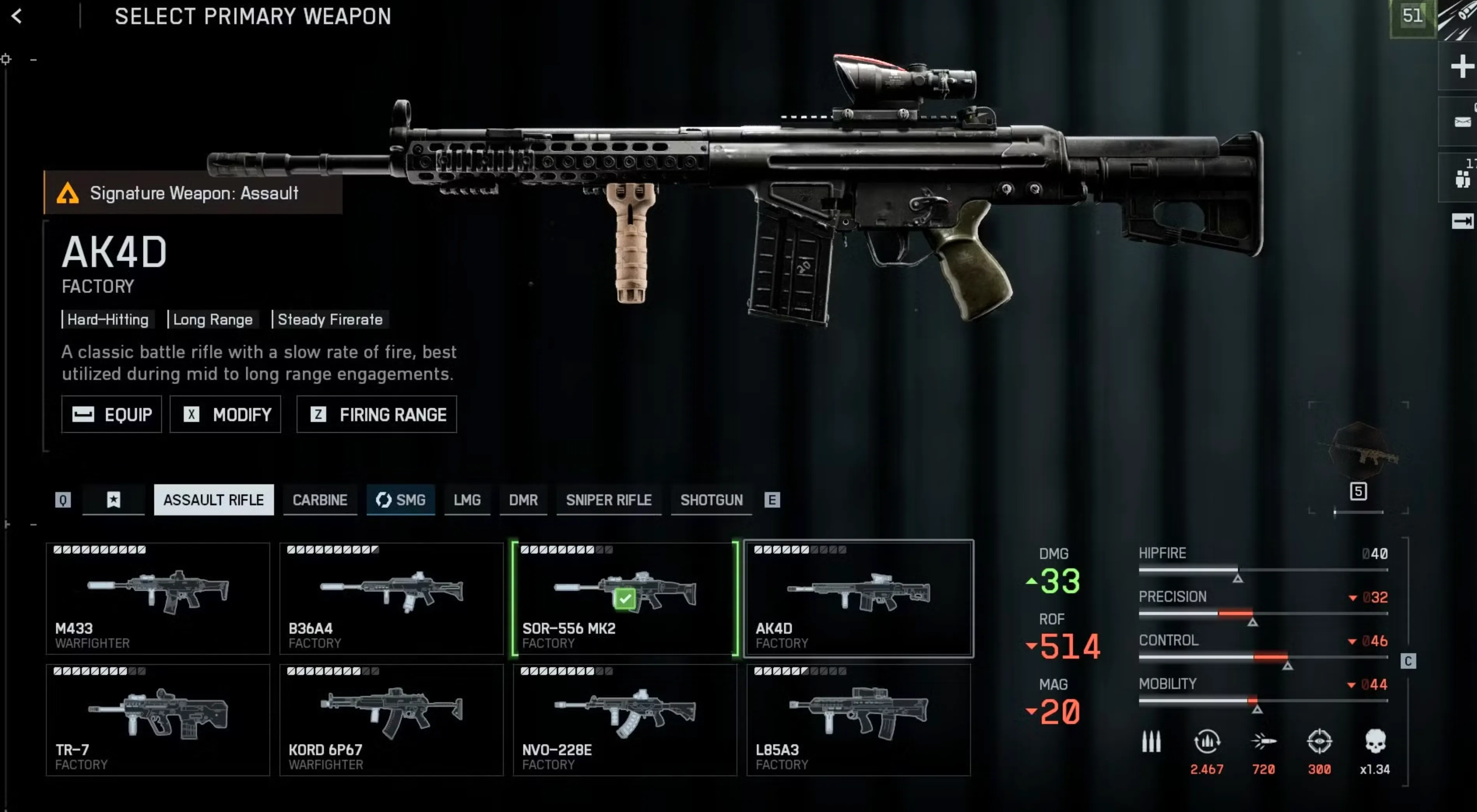1477x812 pixels.
Task: Switch to the SNIPER RIFLE tab
Action: pos(608,499)
